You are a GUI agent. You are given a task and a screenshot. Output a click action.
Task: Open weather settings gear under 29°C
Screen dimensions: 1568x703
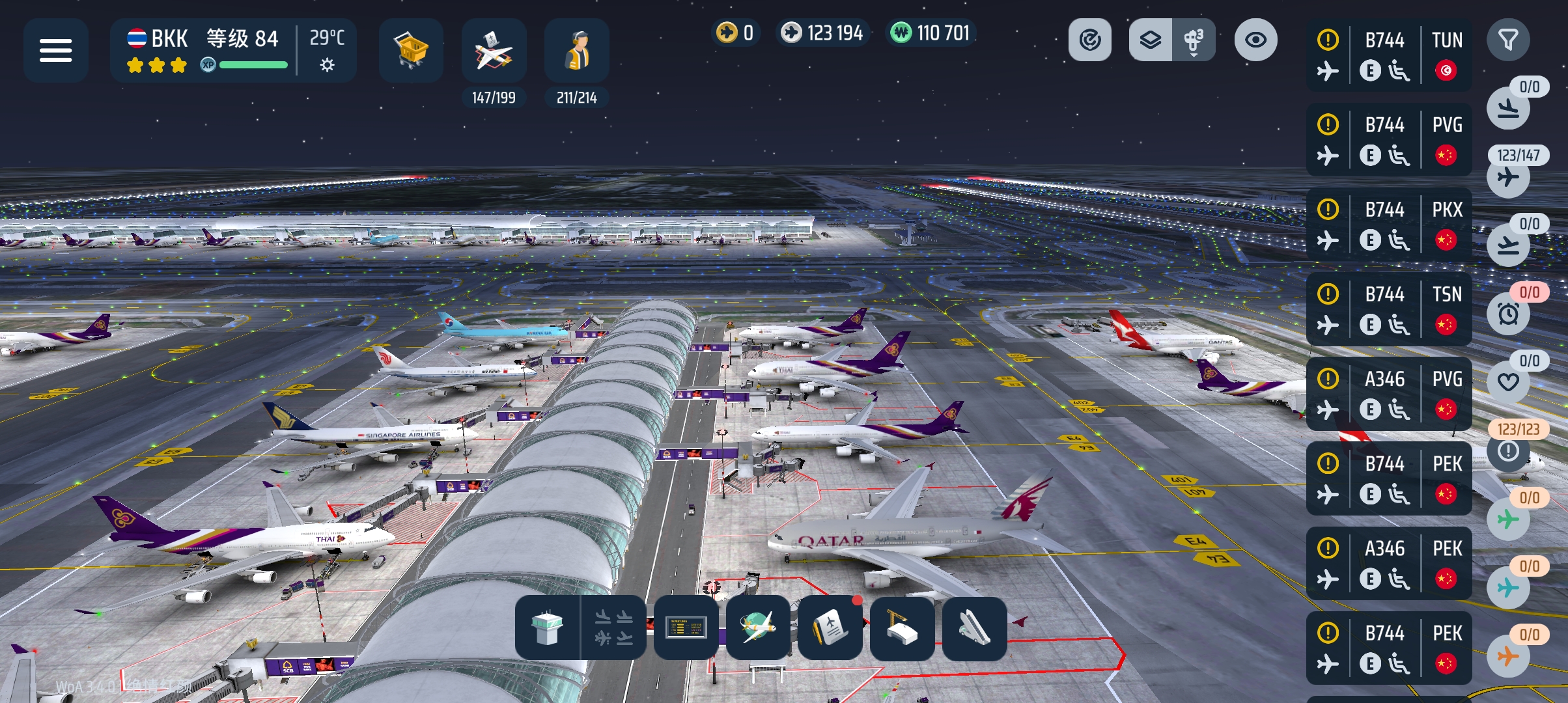coord(326,65)
